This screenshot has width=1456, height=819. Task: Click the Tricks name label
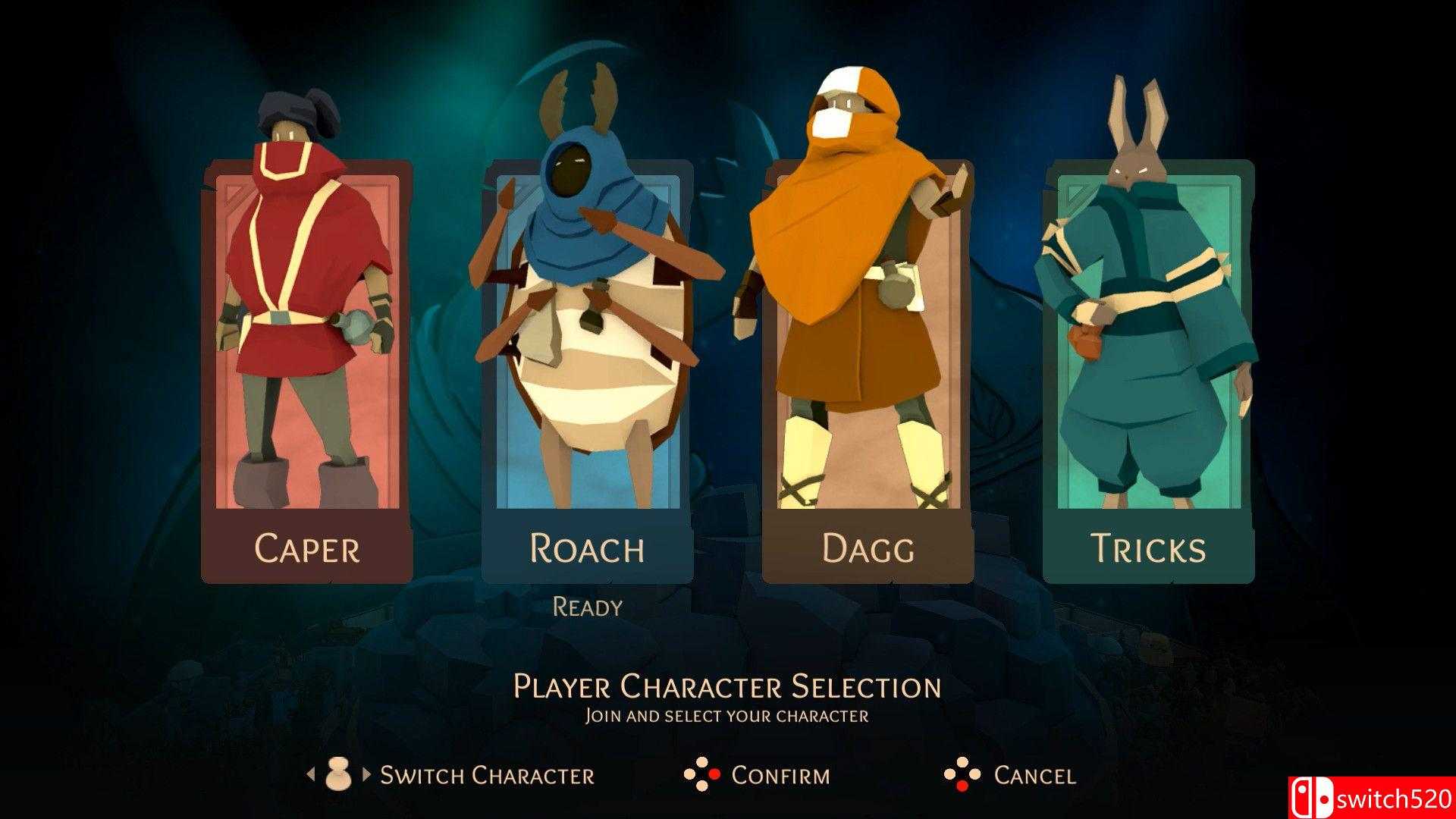[1149, 548]
